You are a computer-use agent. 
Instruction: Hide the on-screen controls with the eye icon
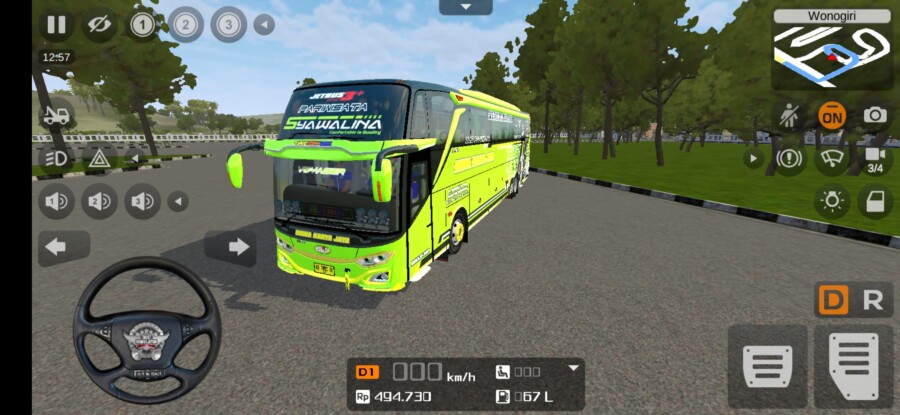(x=98, y=25)
